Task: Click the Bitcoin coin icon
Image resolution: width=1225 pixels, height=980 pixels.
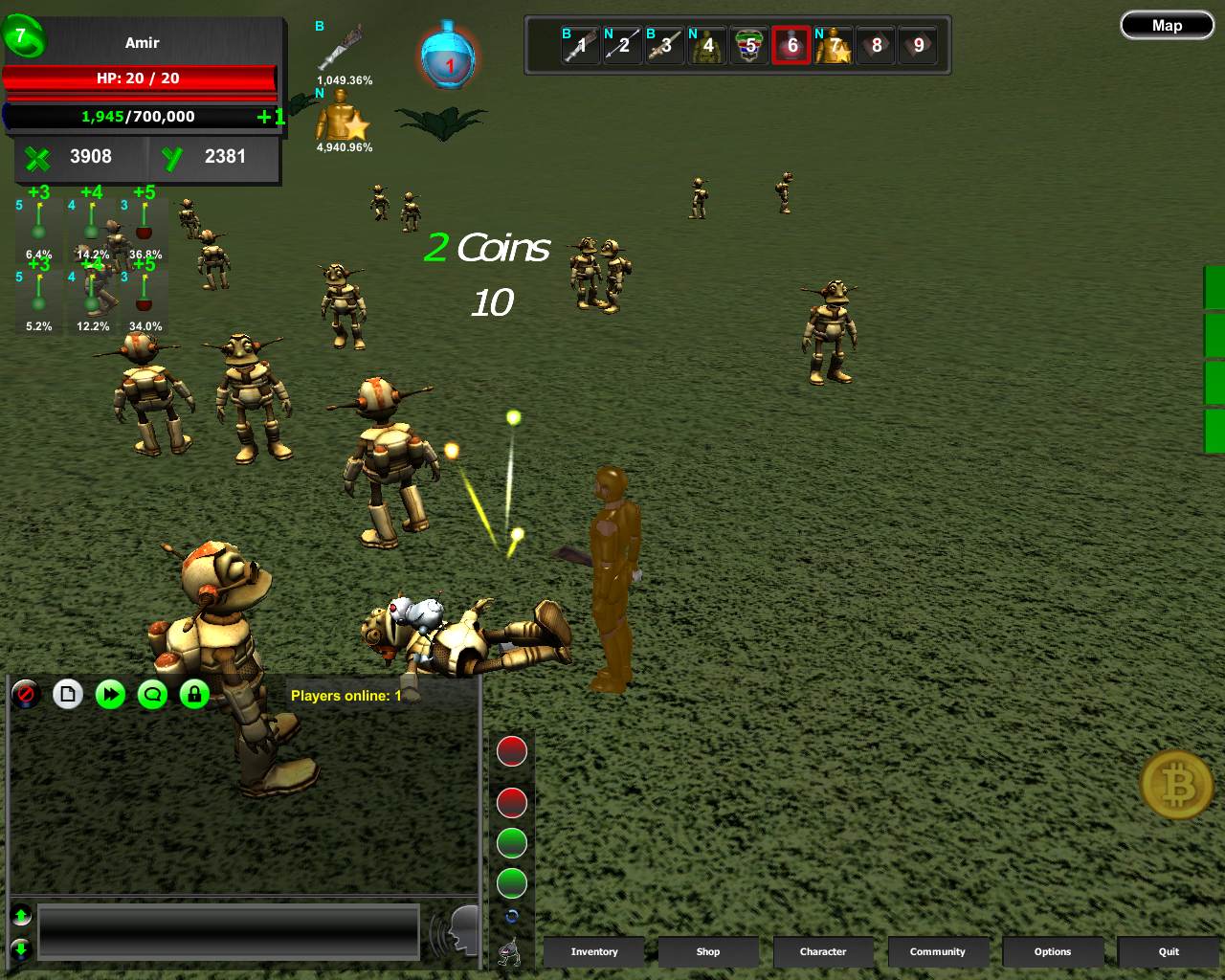Action: click(1176, 785)
